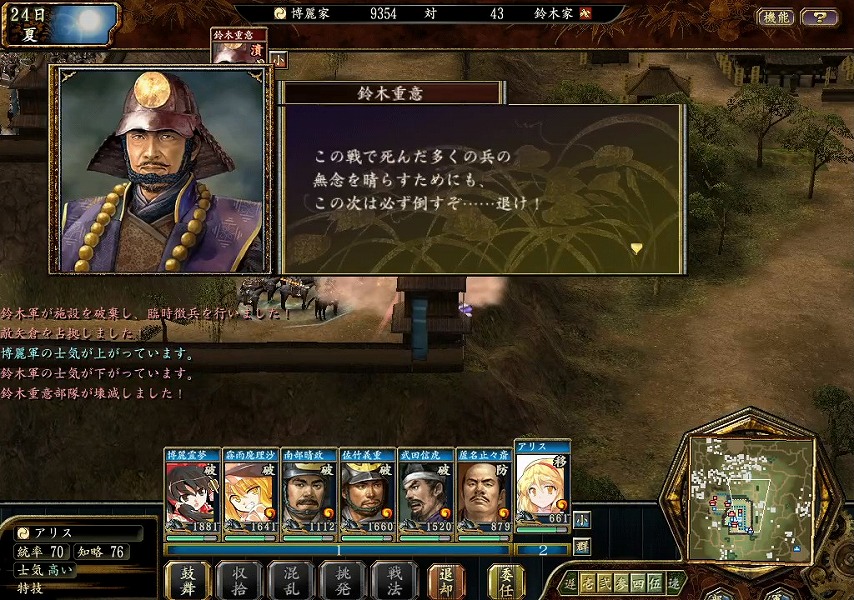Advance the dialogue using the yellow arrow
The image size is (854, 600).
tap(635, 248)
